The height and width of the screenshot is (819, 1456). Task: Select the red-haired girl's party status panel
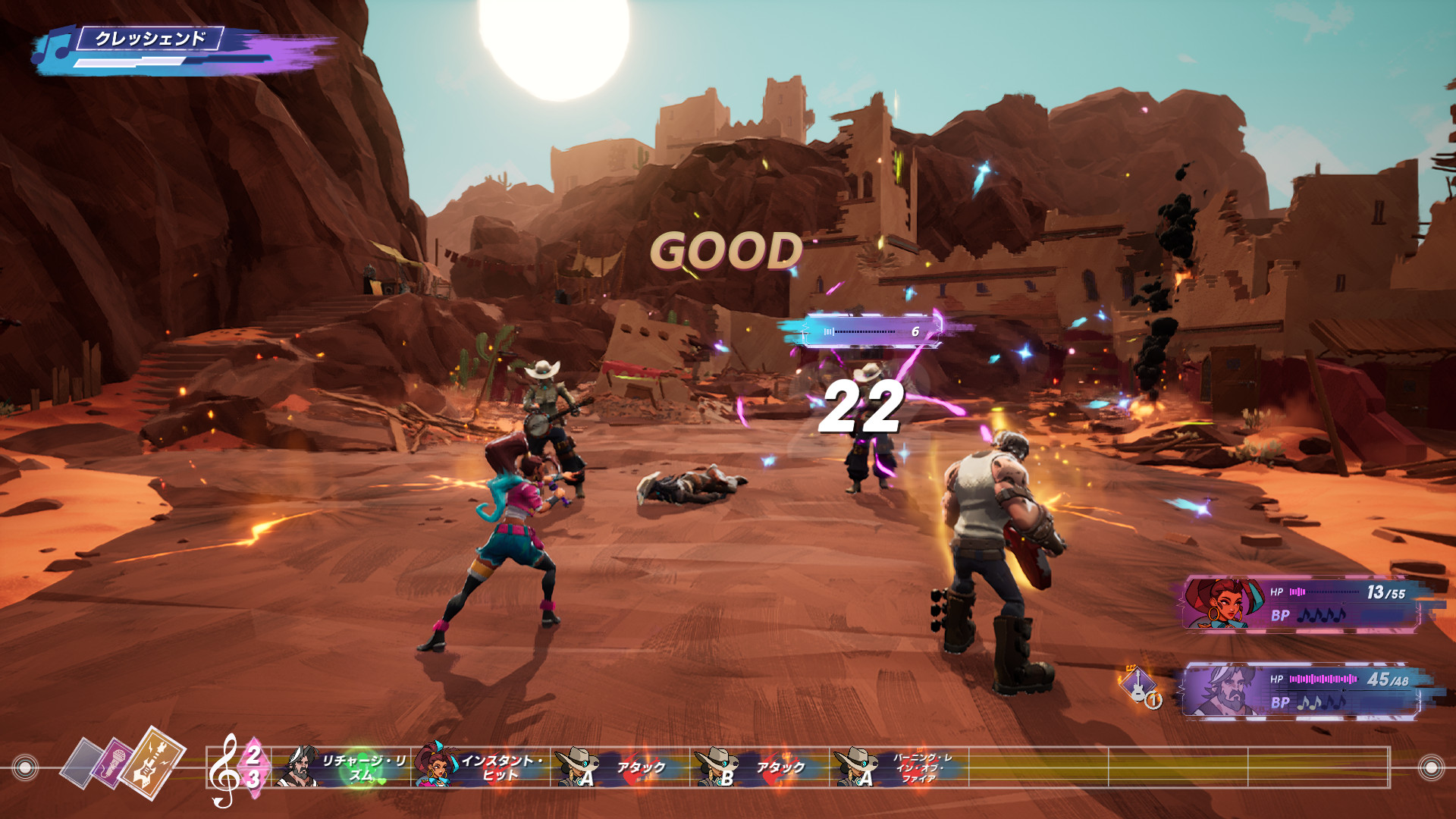(x=1301, y=604)
